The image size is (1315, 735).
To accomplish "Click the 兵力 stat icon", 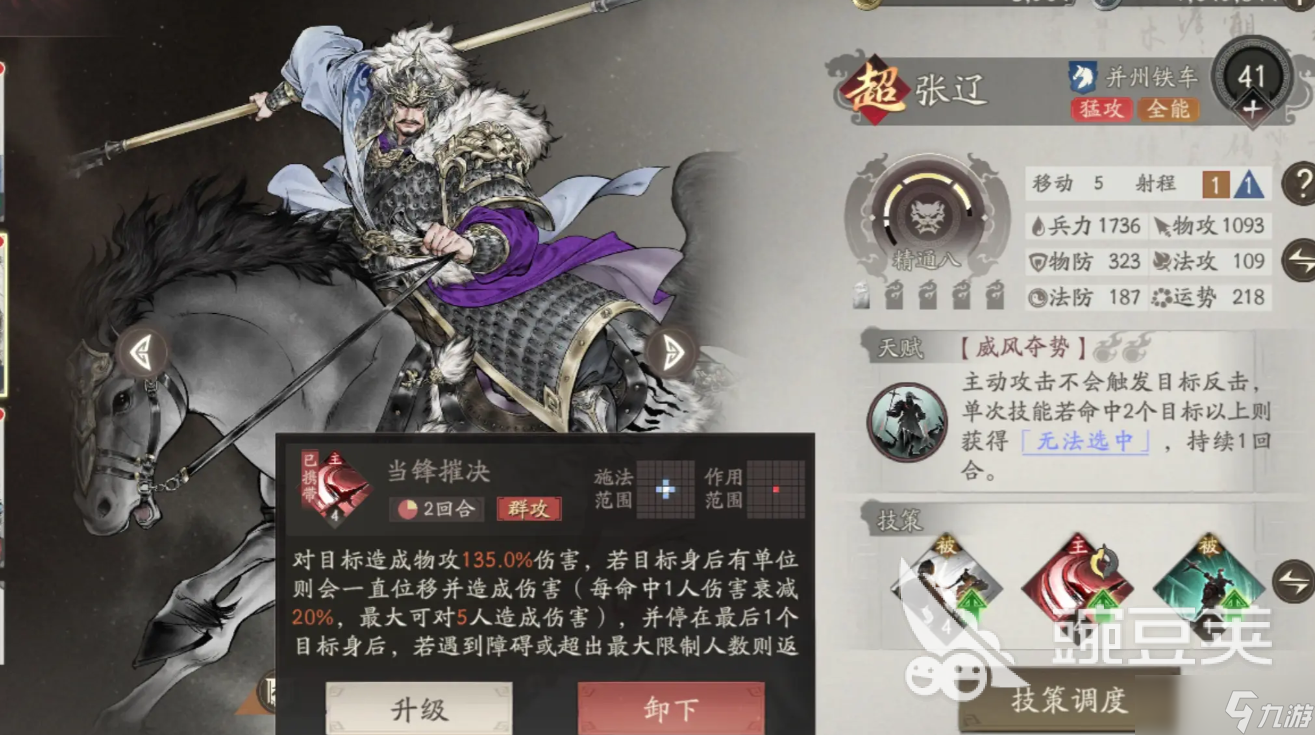I will pyautogui.click(x=1036, y=225).
